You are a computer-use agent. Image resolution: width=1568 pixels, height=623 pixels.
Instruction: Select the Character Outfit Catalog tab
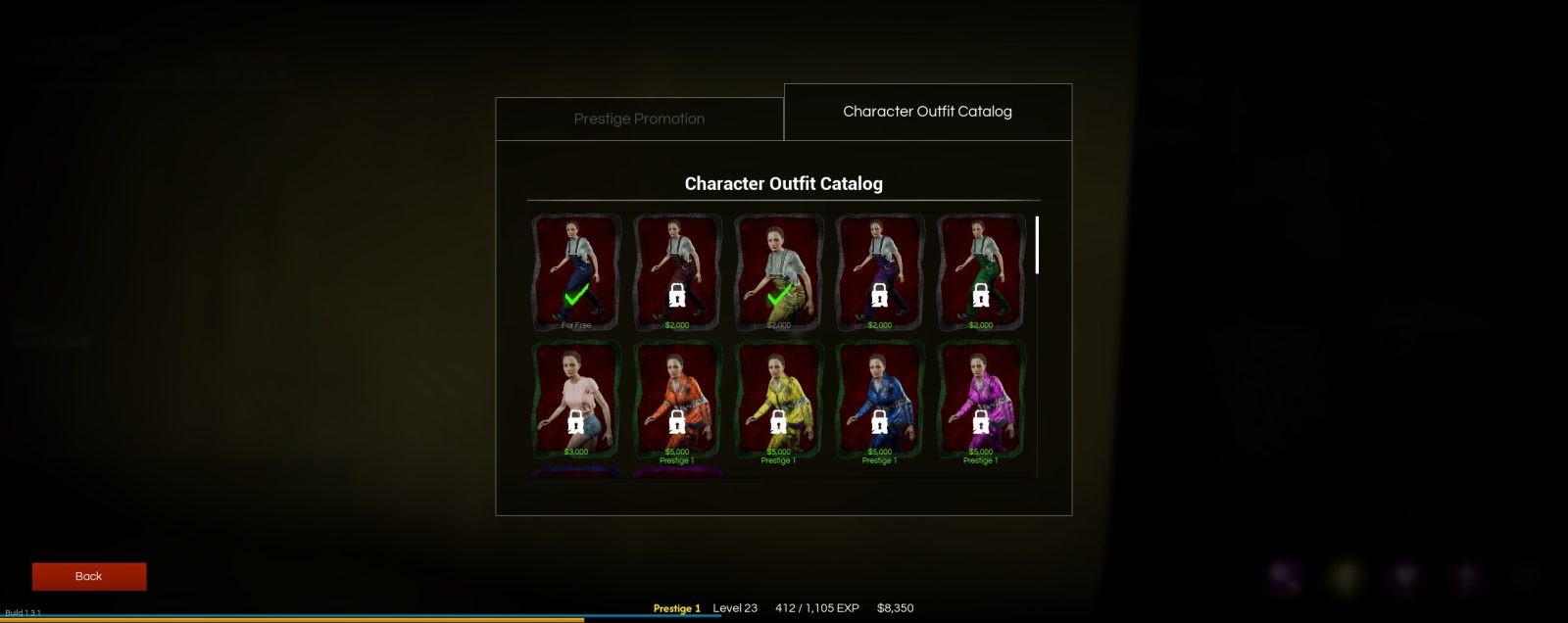coord(927,112)
